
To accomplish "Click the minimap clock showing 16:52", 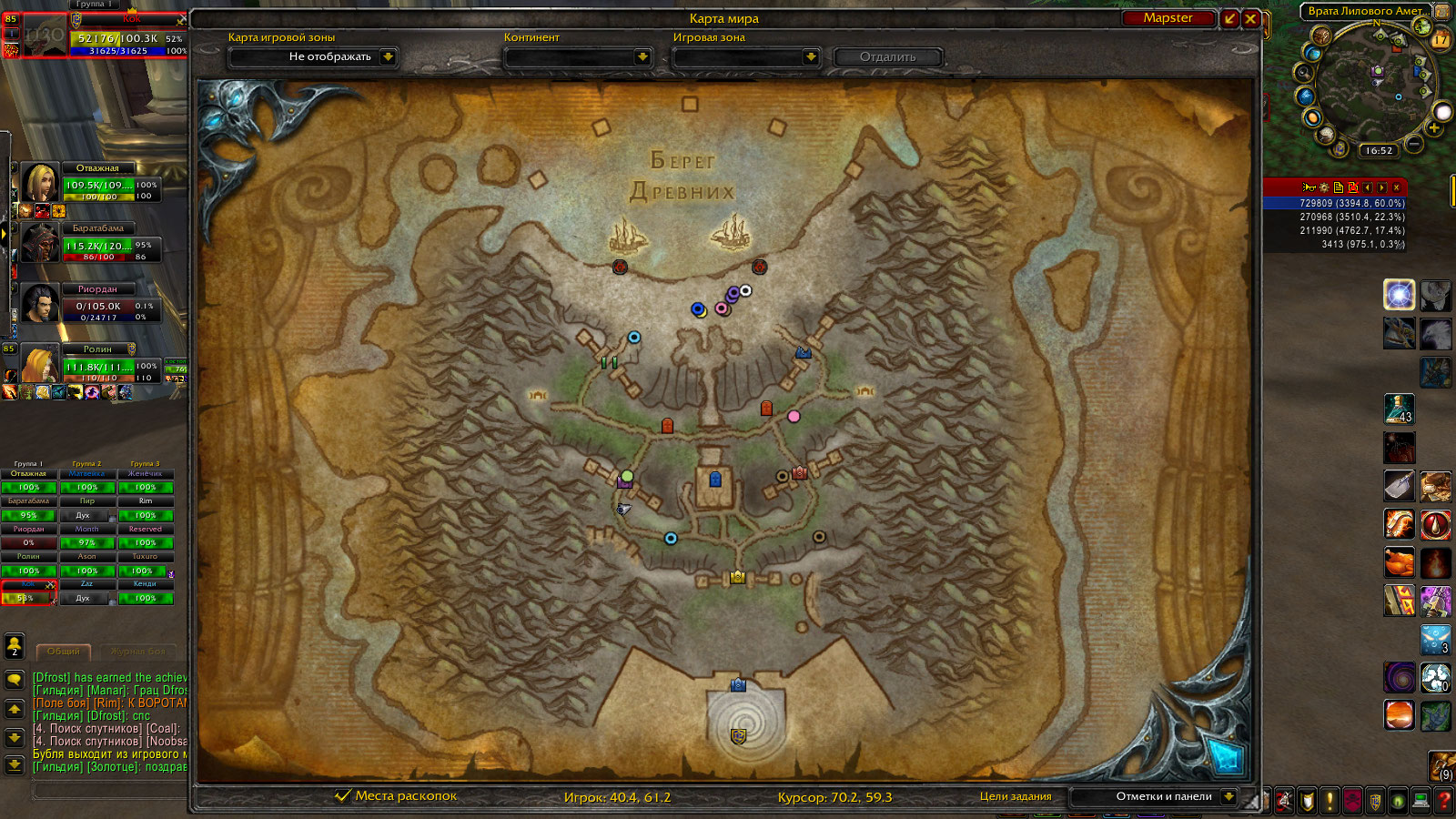I will 1379,151.
